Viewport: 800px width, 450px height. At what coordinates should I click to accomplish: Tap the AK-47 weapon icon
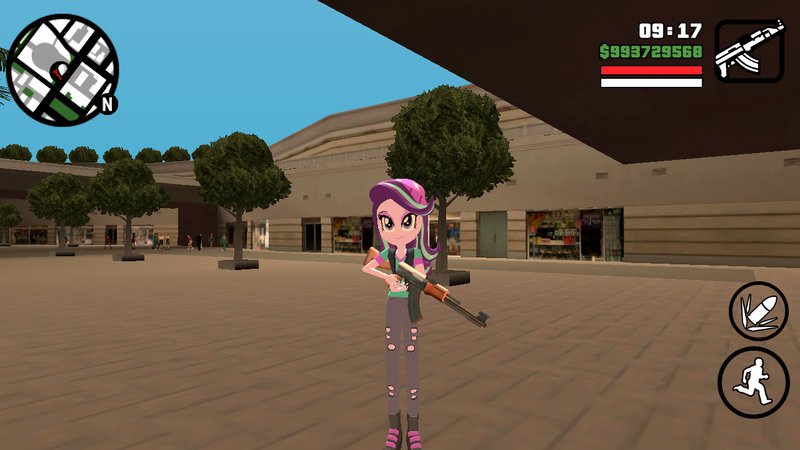(749, 51)
